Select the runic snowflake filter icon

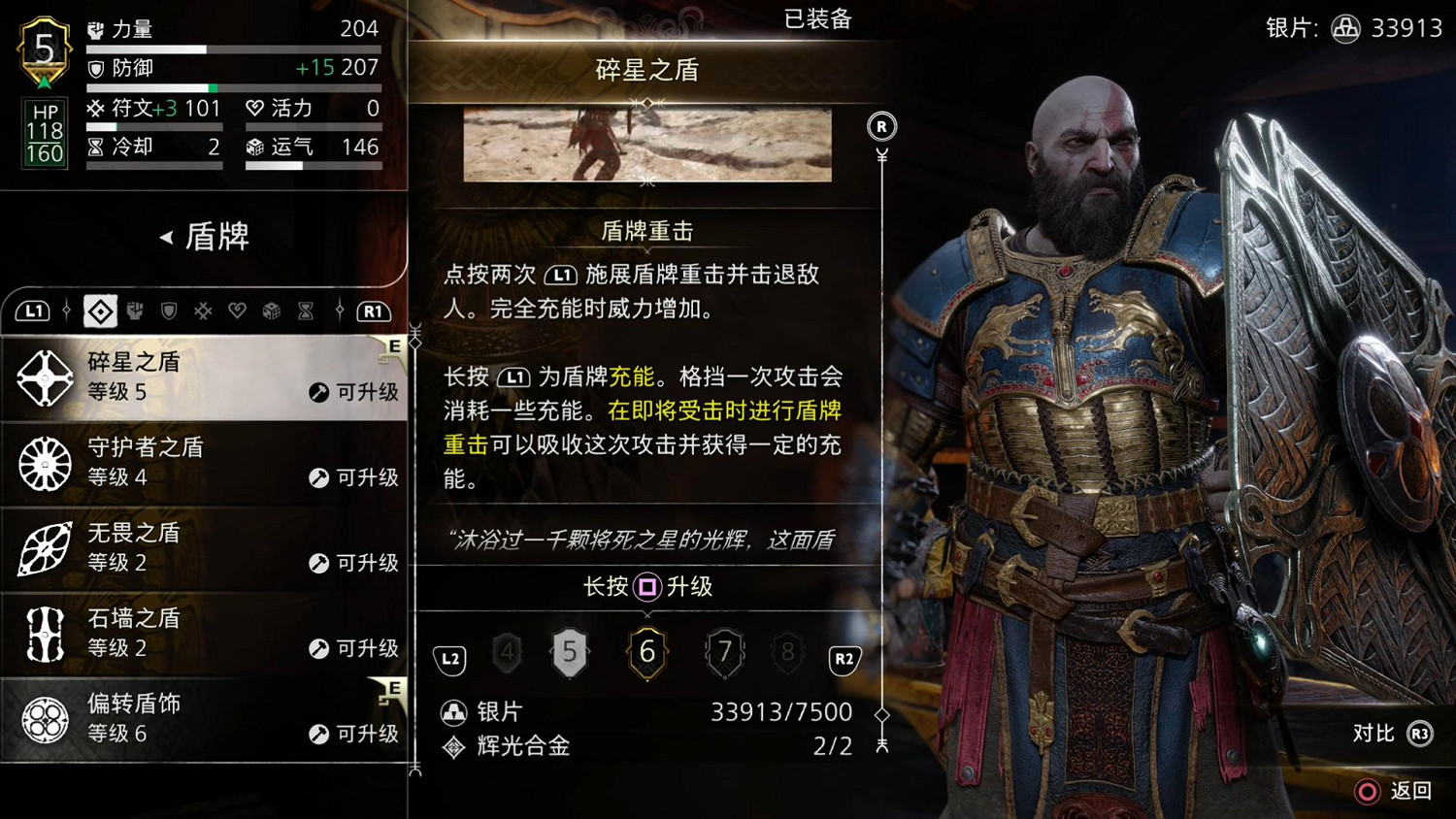click(x=203, y=311)
